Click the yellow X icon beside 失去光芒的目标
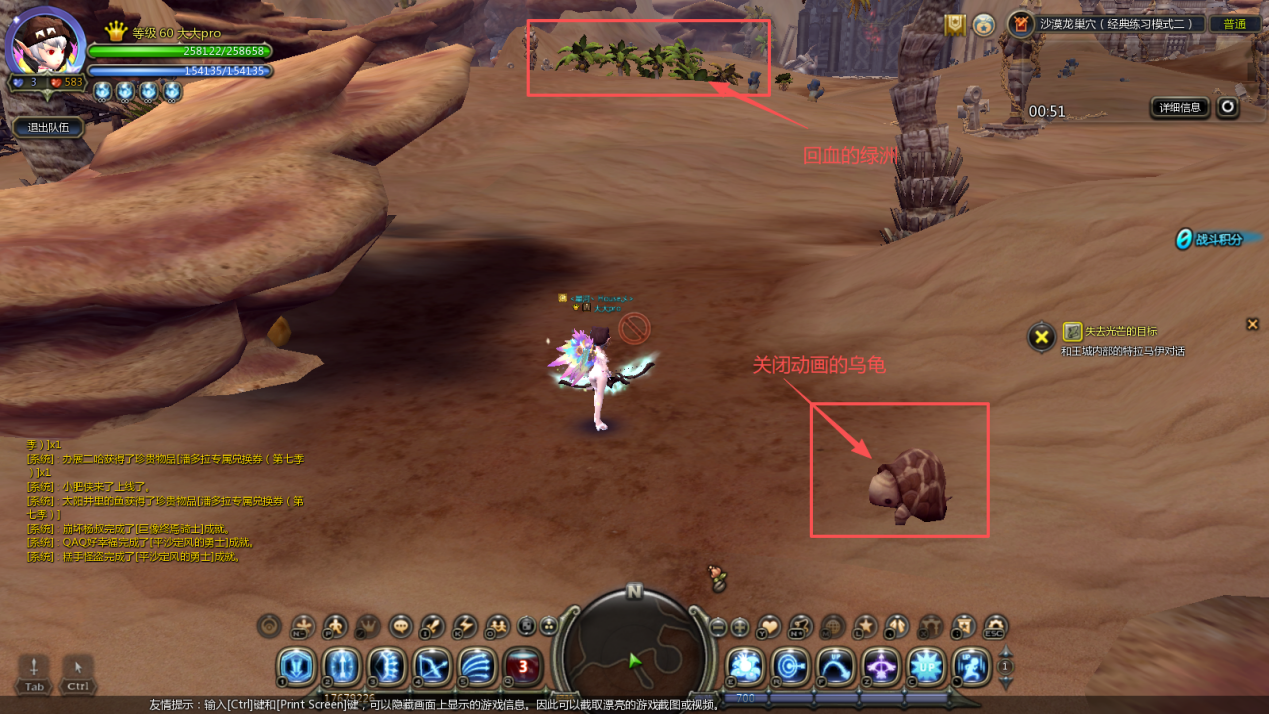The image size is (1269, 714). click(1041, 337)
